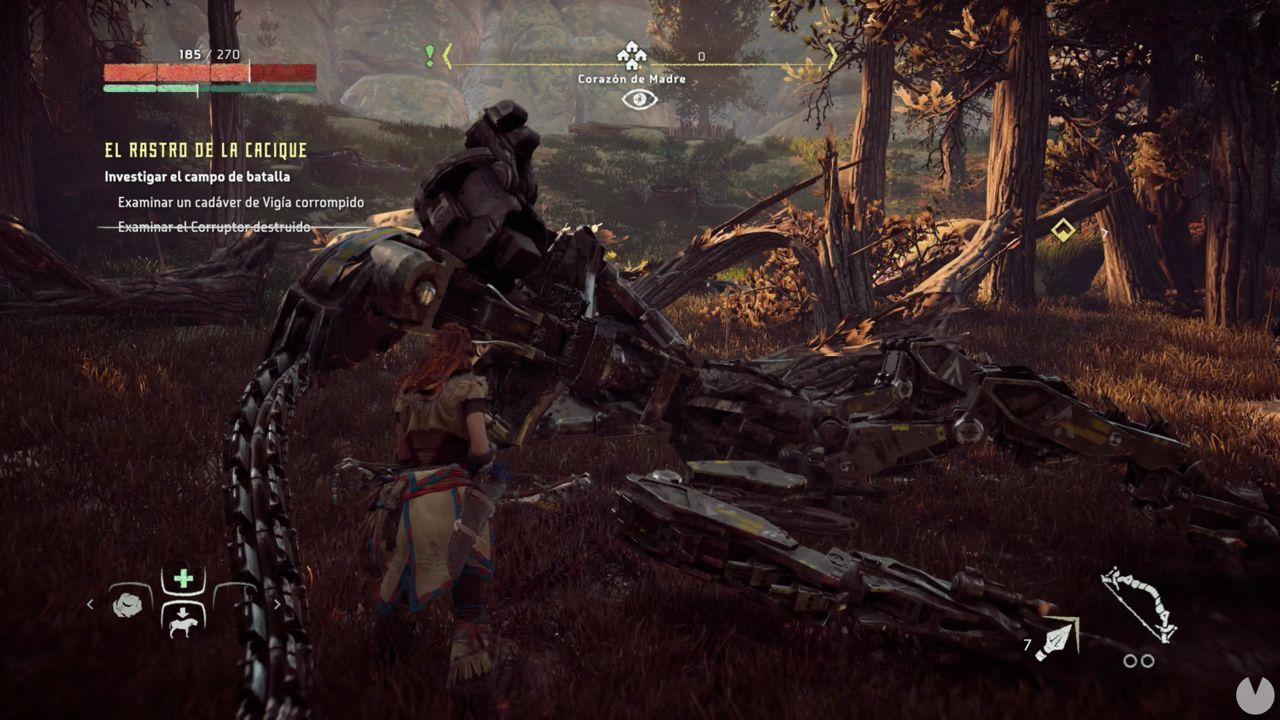
Task: Select the arrow ammo icon showing 7
Action: pos(1056,638)
